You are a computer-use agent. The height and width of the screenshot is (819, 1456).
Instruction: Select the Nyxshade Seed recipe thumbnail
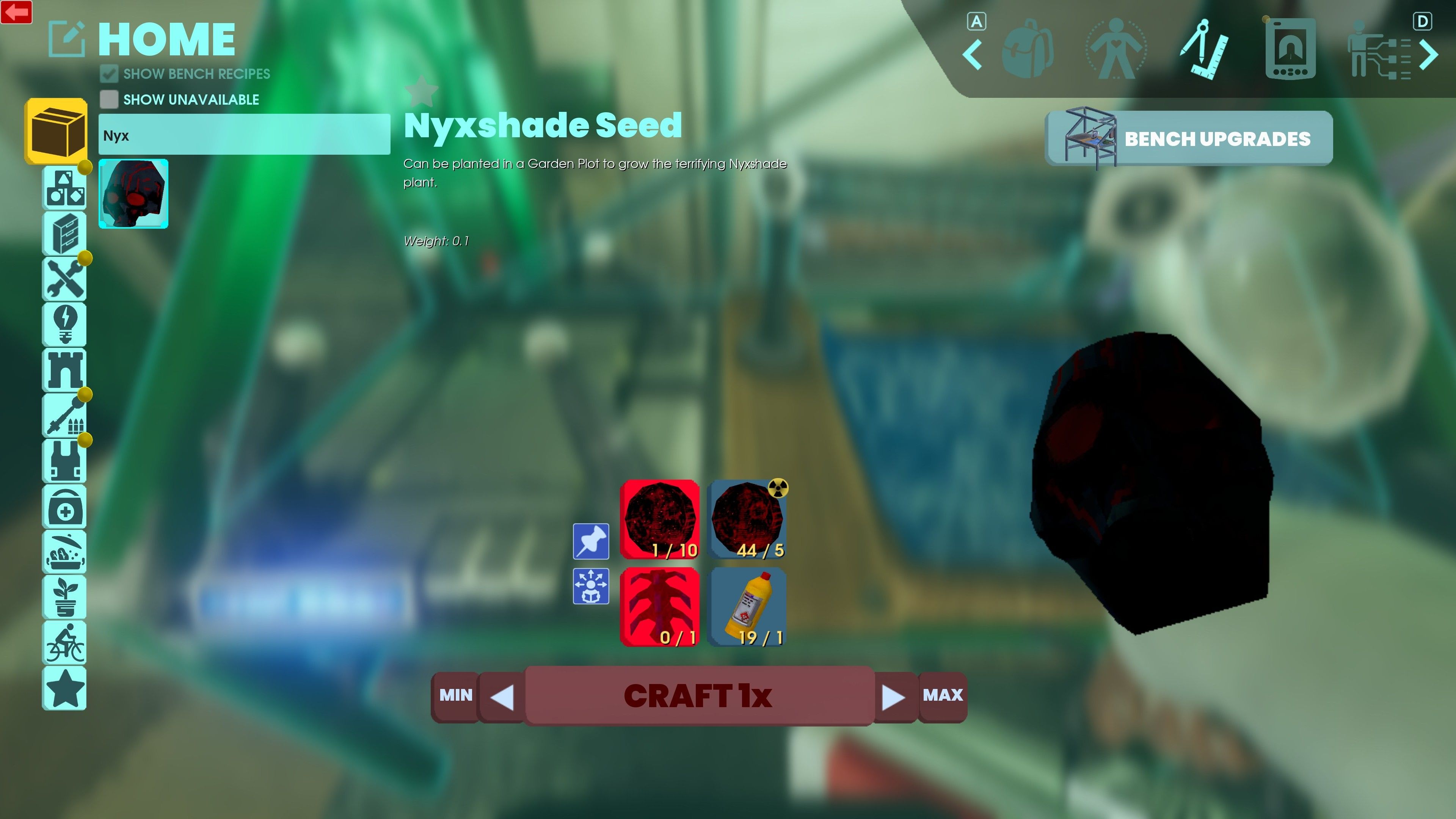coord(133,194)
